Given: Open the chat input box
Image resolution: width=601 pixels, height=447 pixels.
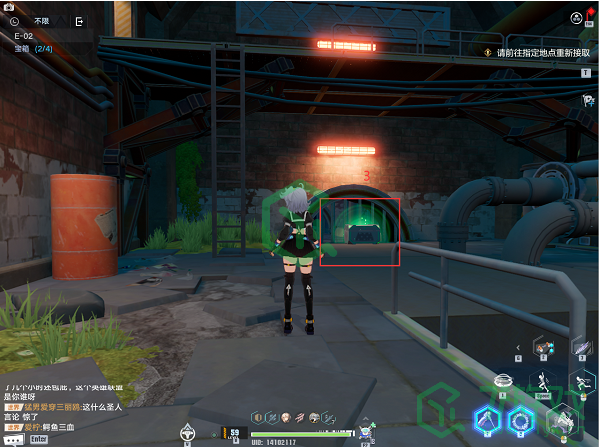Looking at the screenshot, I should point(40,438).
